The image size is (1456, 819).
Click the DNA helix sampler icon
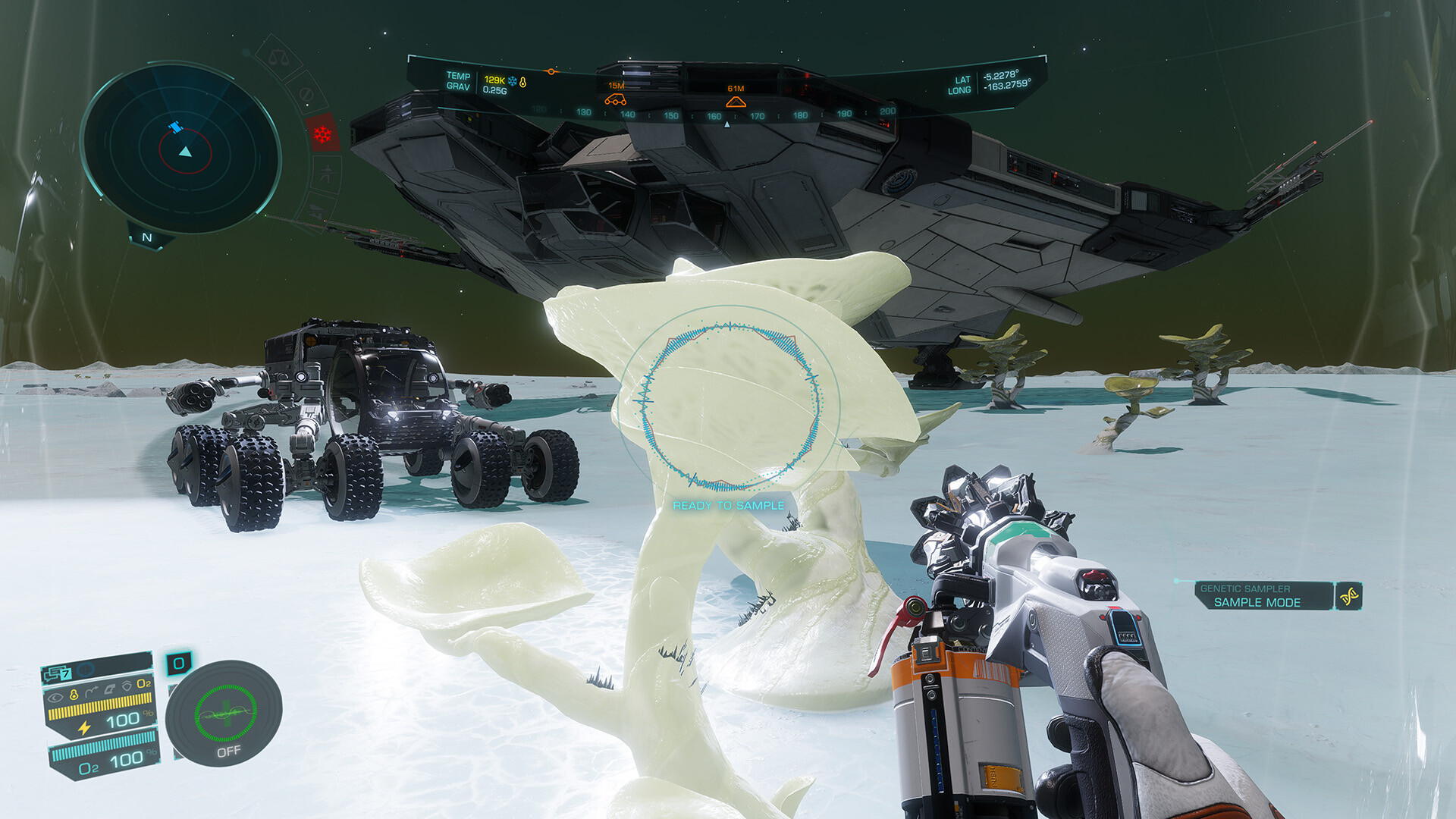1348,596
